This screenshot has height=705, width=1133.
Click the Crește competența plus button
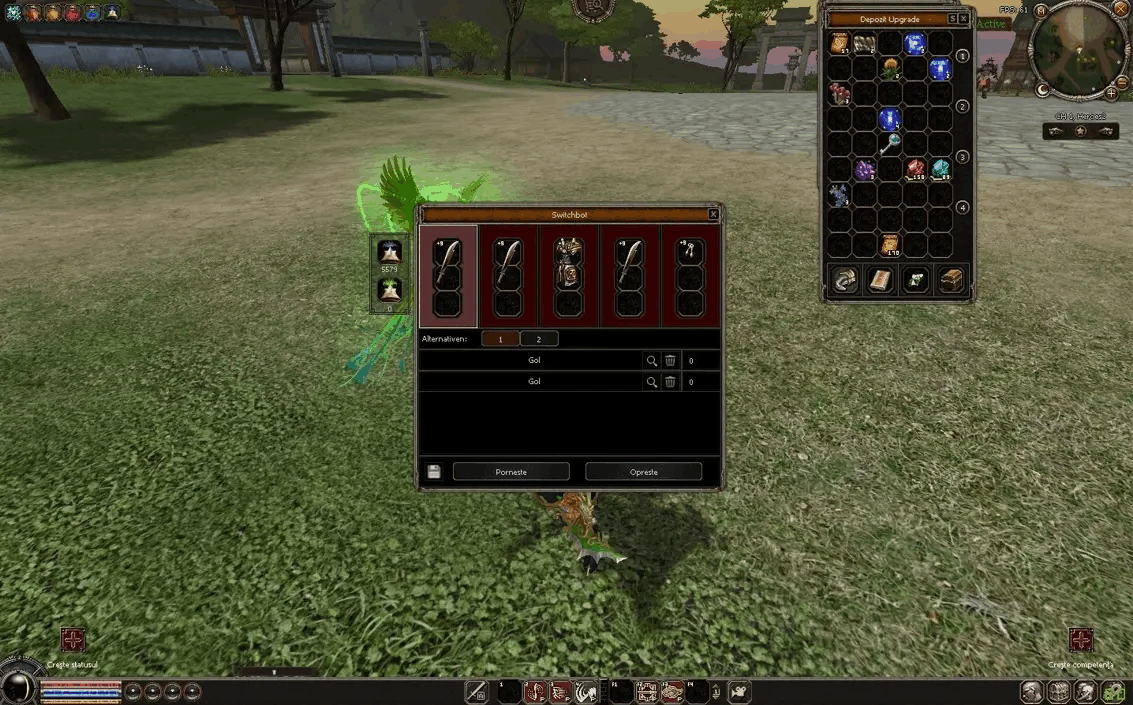pos(1080,640)
